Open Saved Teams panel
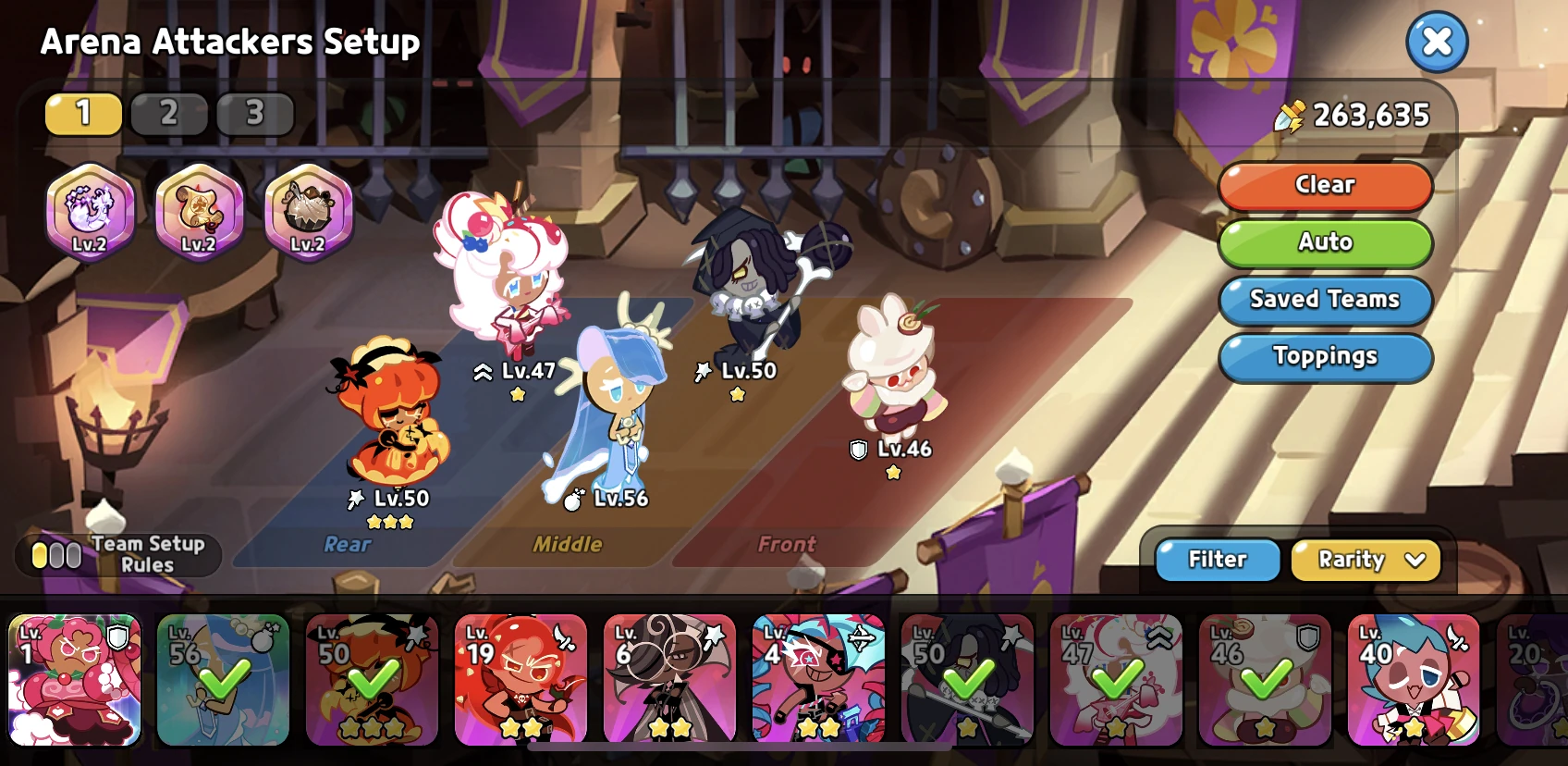The height and width of the screenshot is (766, 1568). (x=1325, y=300)
